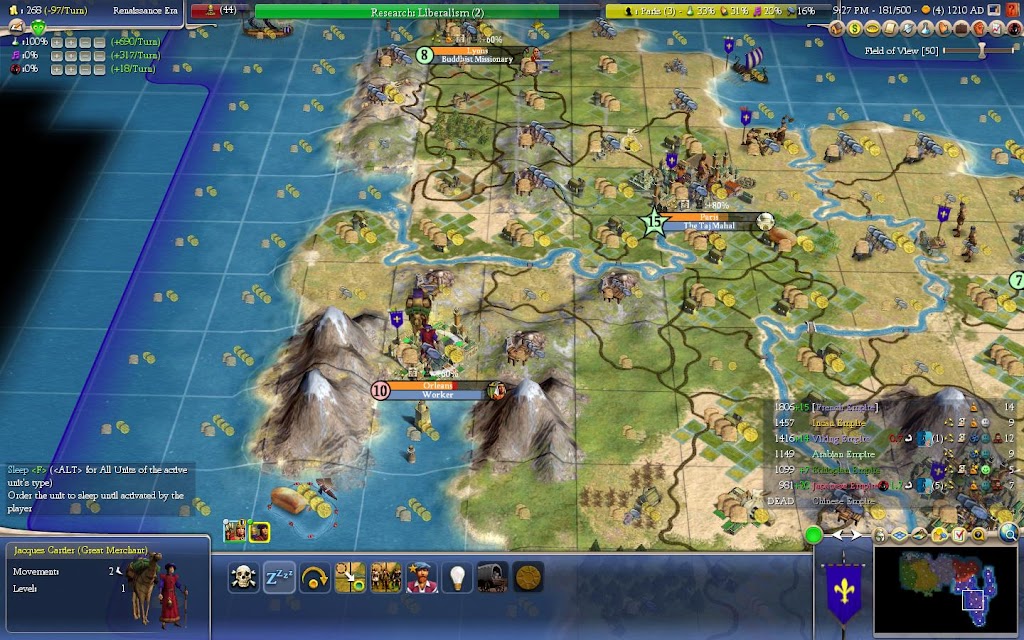Disband the unit with the skull button
Screen dimensions: 1024x640
(242, 577)
